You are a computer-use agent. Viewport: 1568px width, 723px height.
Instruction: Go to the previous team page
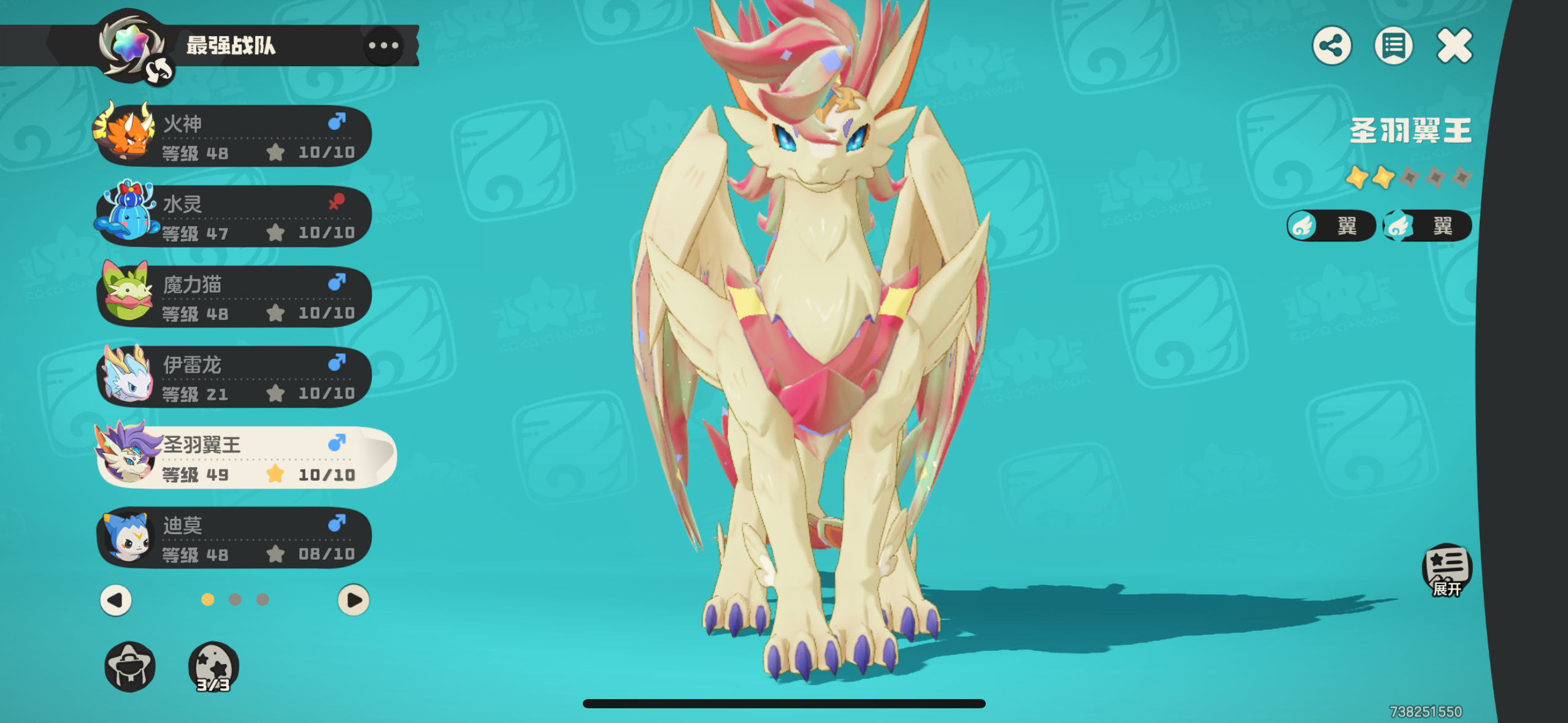[x=116, y=600]
